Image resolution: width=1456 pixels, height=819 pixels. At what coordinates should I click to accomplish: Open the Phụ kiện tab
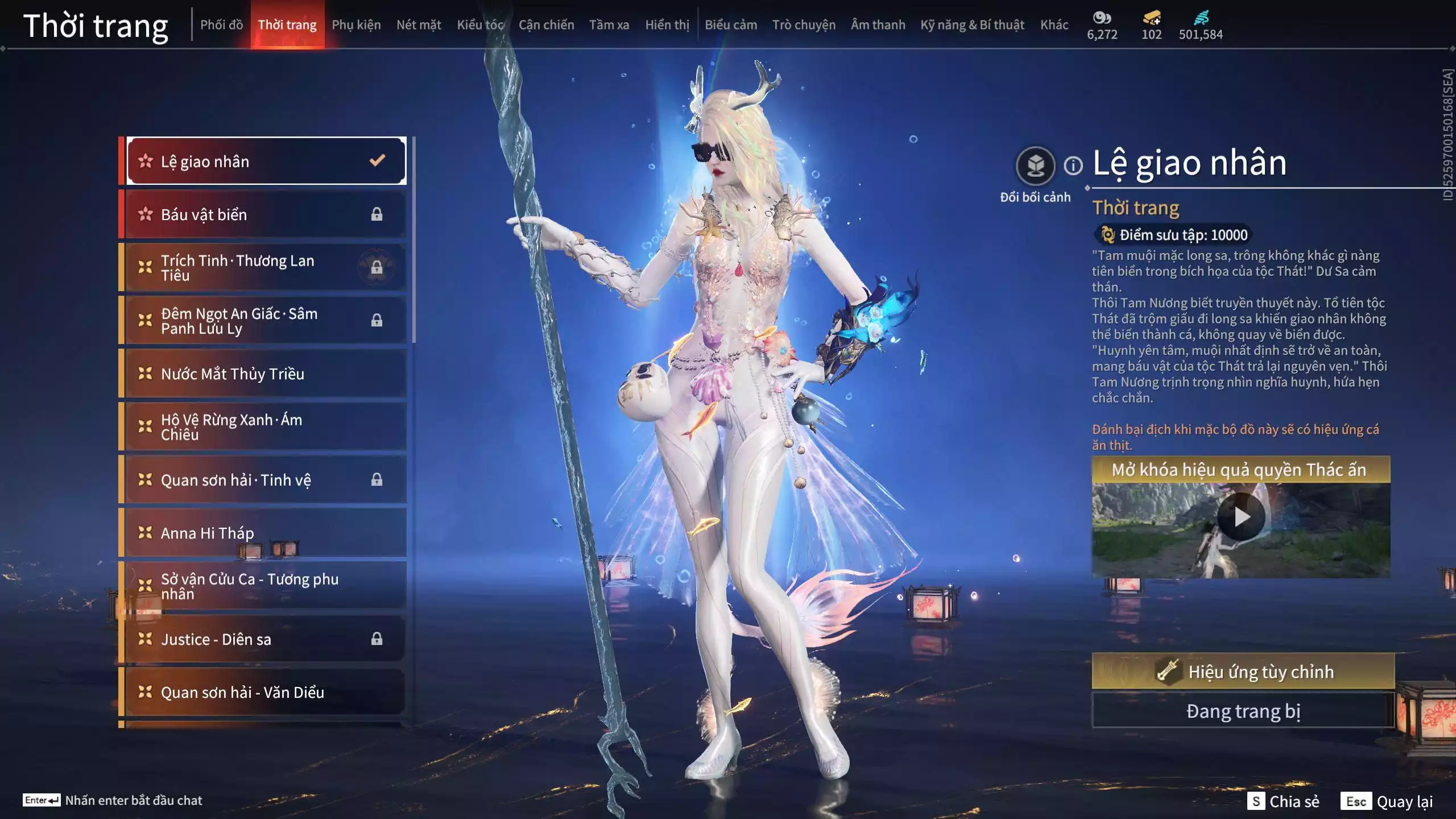[x=356, y=25]
